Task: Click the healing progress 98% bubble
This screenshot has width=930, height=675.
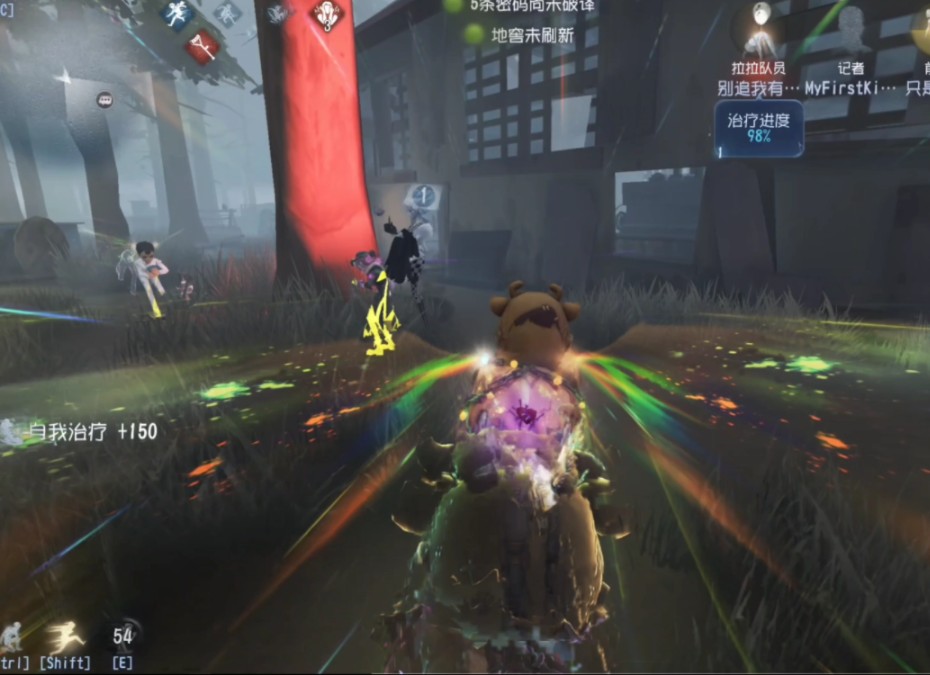Action: (x=758, y=129)
